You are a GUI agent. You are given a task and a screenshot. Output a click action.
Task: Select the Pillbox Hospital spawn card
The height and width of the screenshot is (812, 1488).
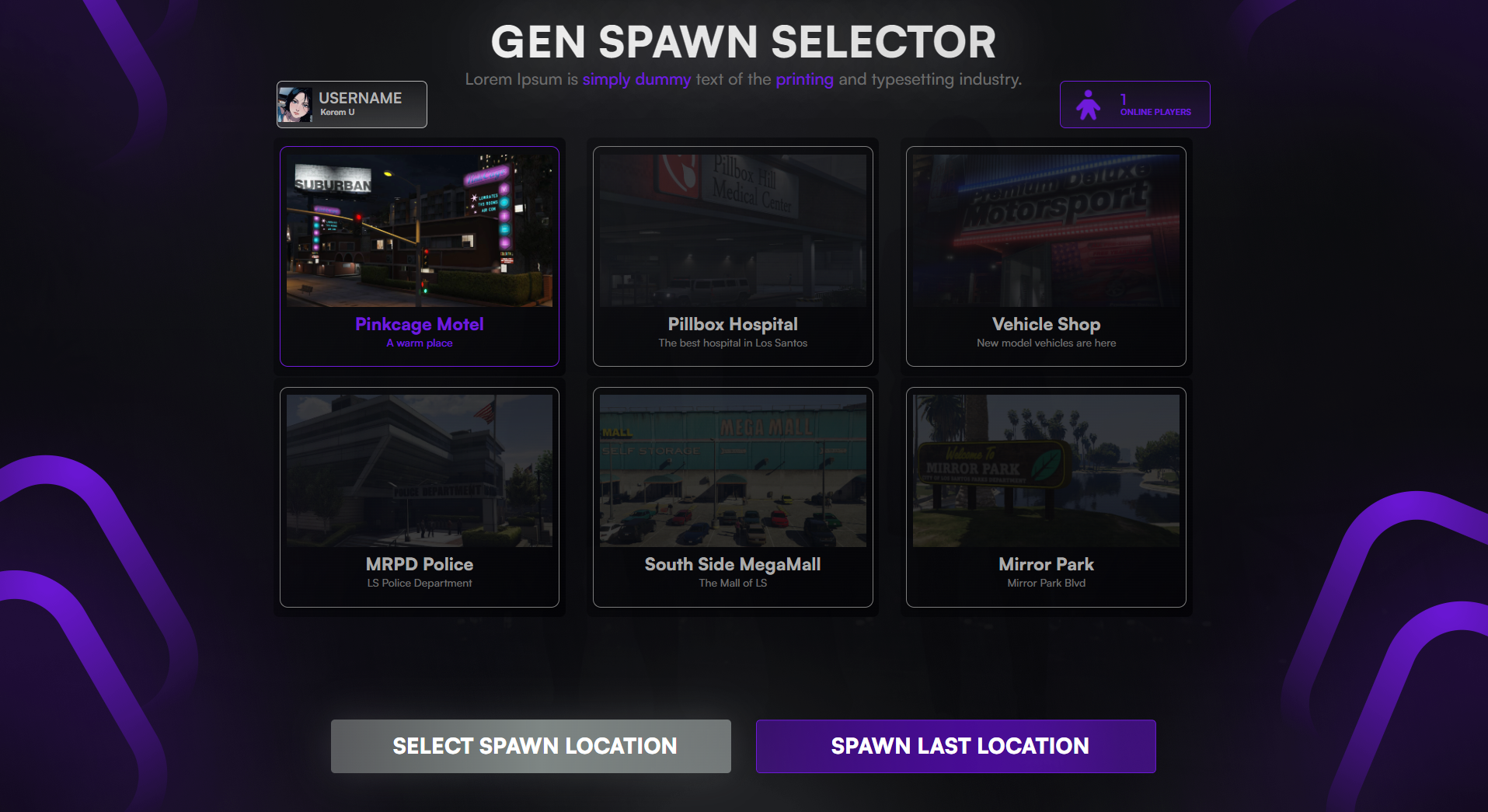[x=732, y=256]
